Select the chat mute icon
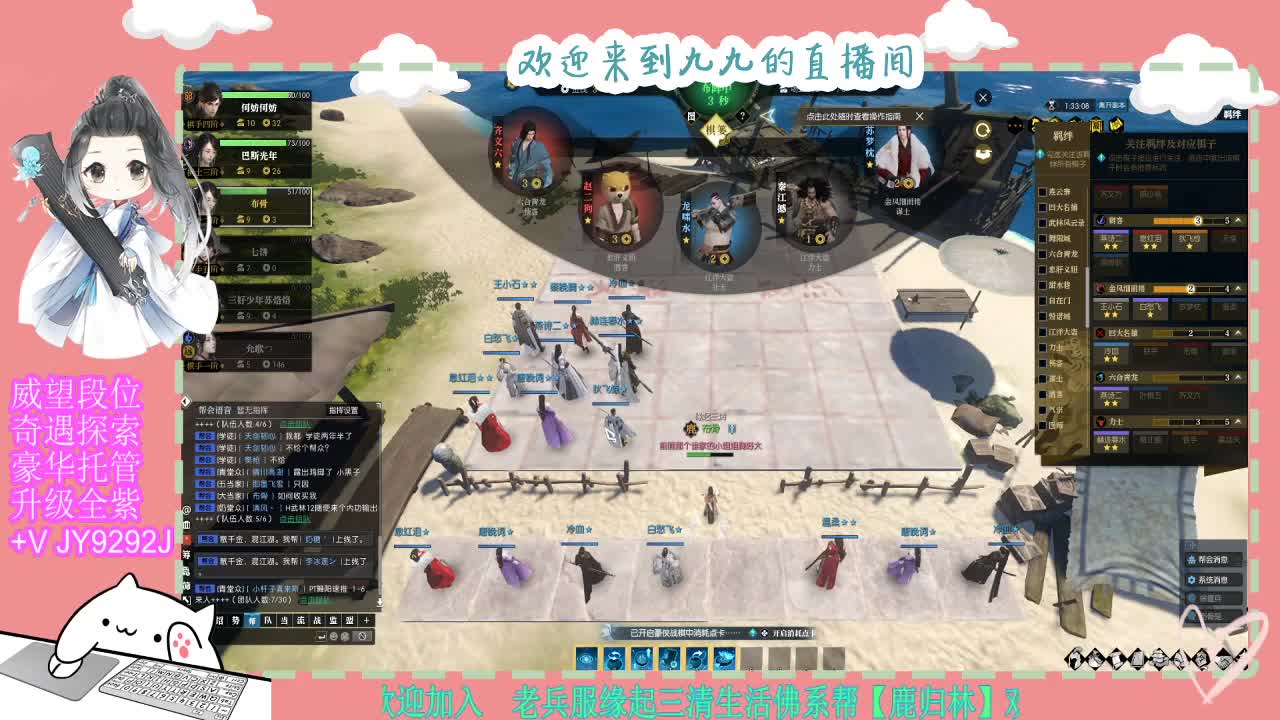The image size is (1280, 720). [360, 636]
